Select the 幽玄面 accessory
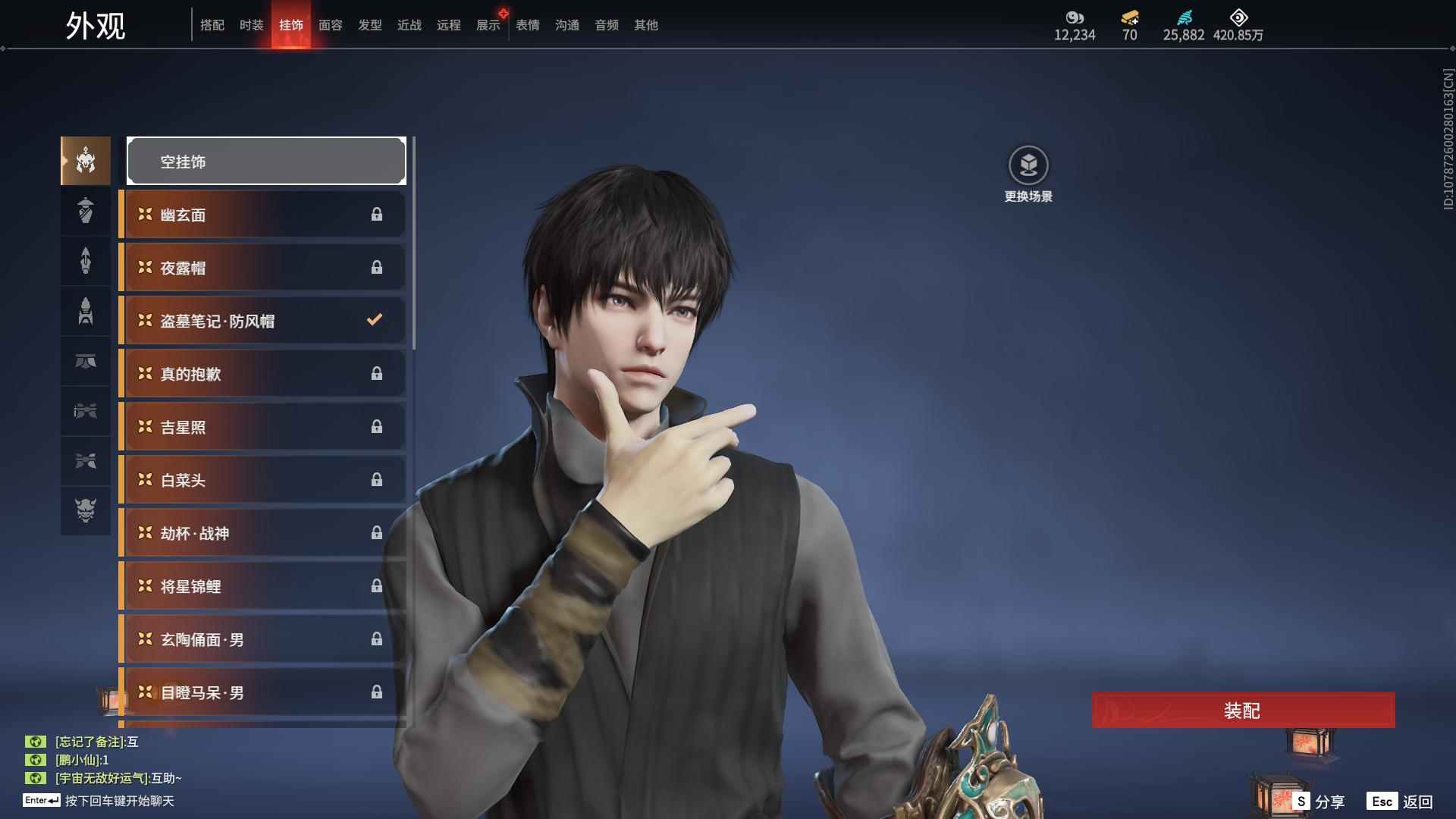Screen dimensions: 1456x819 [263, 215]
